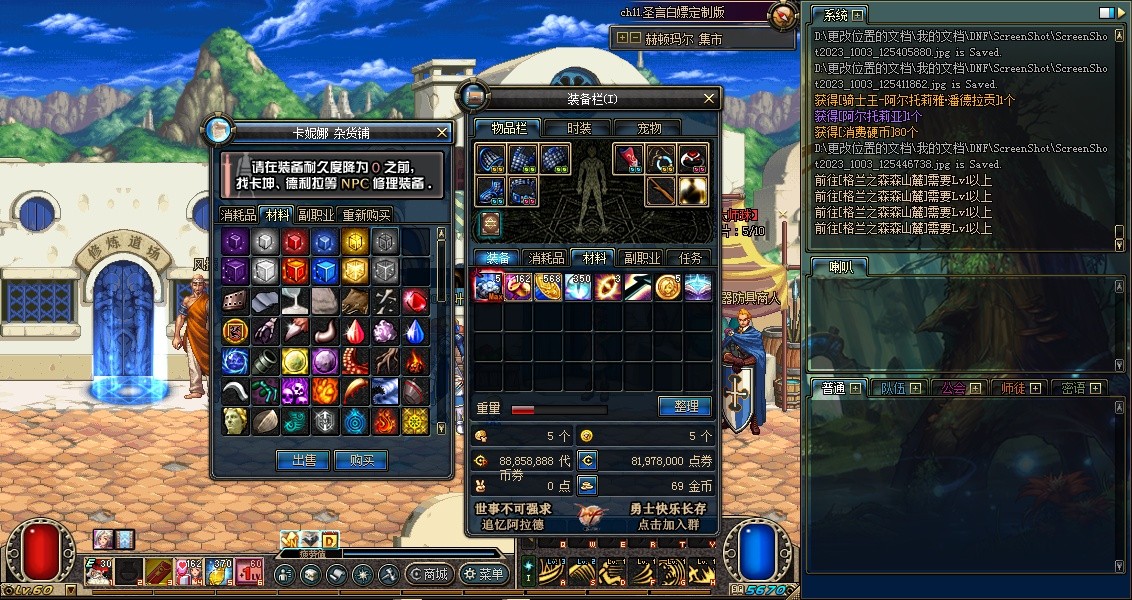Screen dimensions: 1132x600
Task: Close the 装备栏 inventory window
Action: point(709,99)
